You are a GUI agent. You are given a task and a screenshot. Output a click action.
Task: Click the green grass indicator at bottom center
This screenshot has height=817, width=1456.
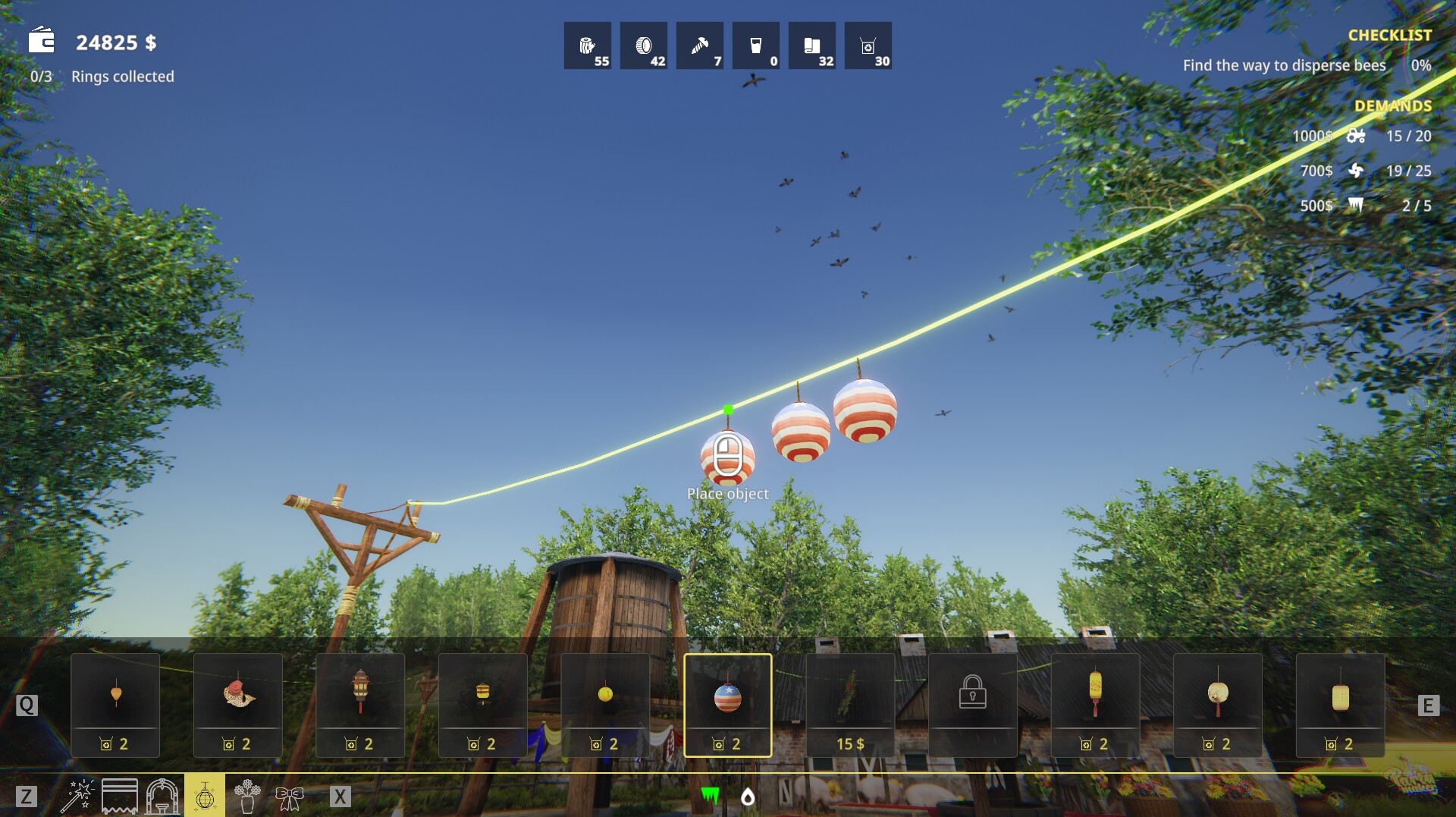pyautogui.click(x=708, y=797)
